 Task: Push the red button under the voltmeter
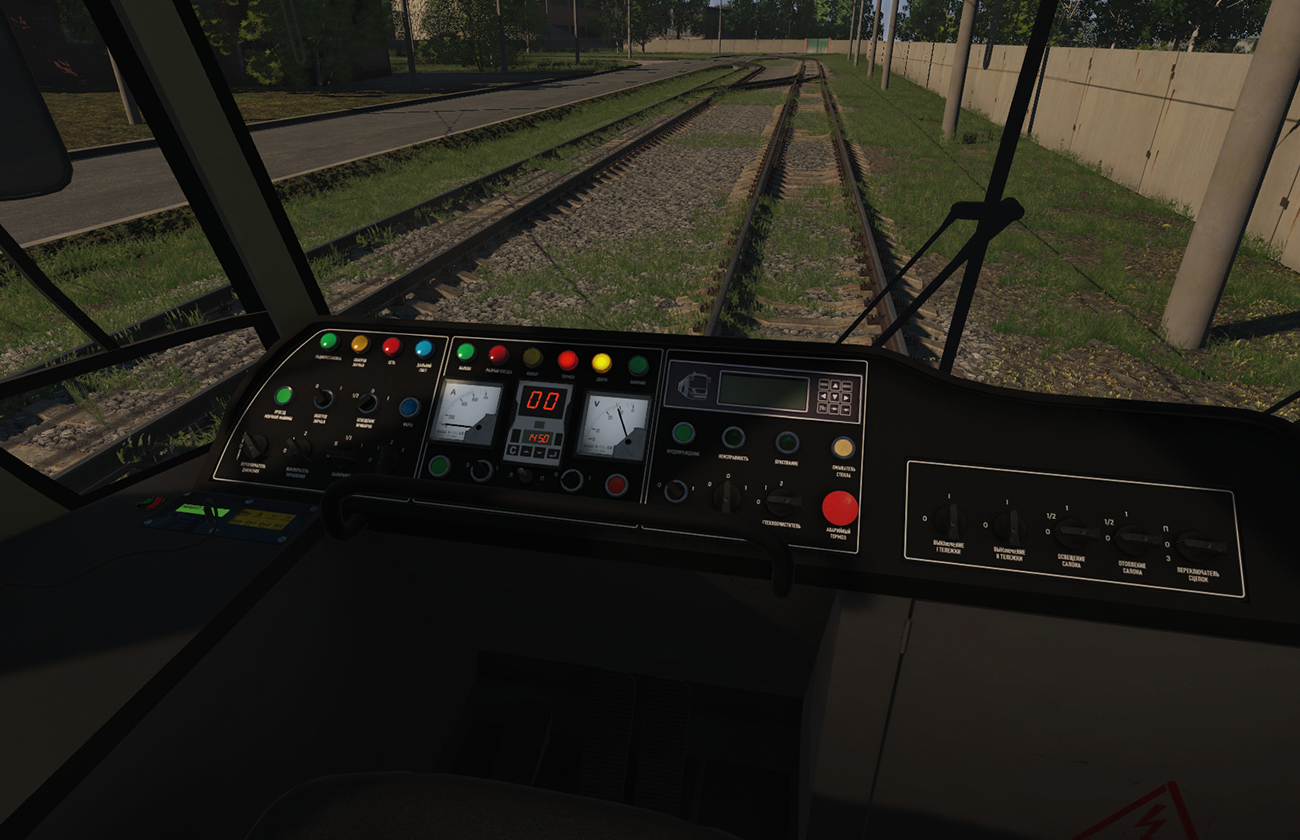[x=616, y=485]
